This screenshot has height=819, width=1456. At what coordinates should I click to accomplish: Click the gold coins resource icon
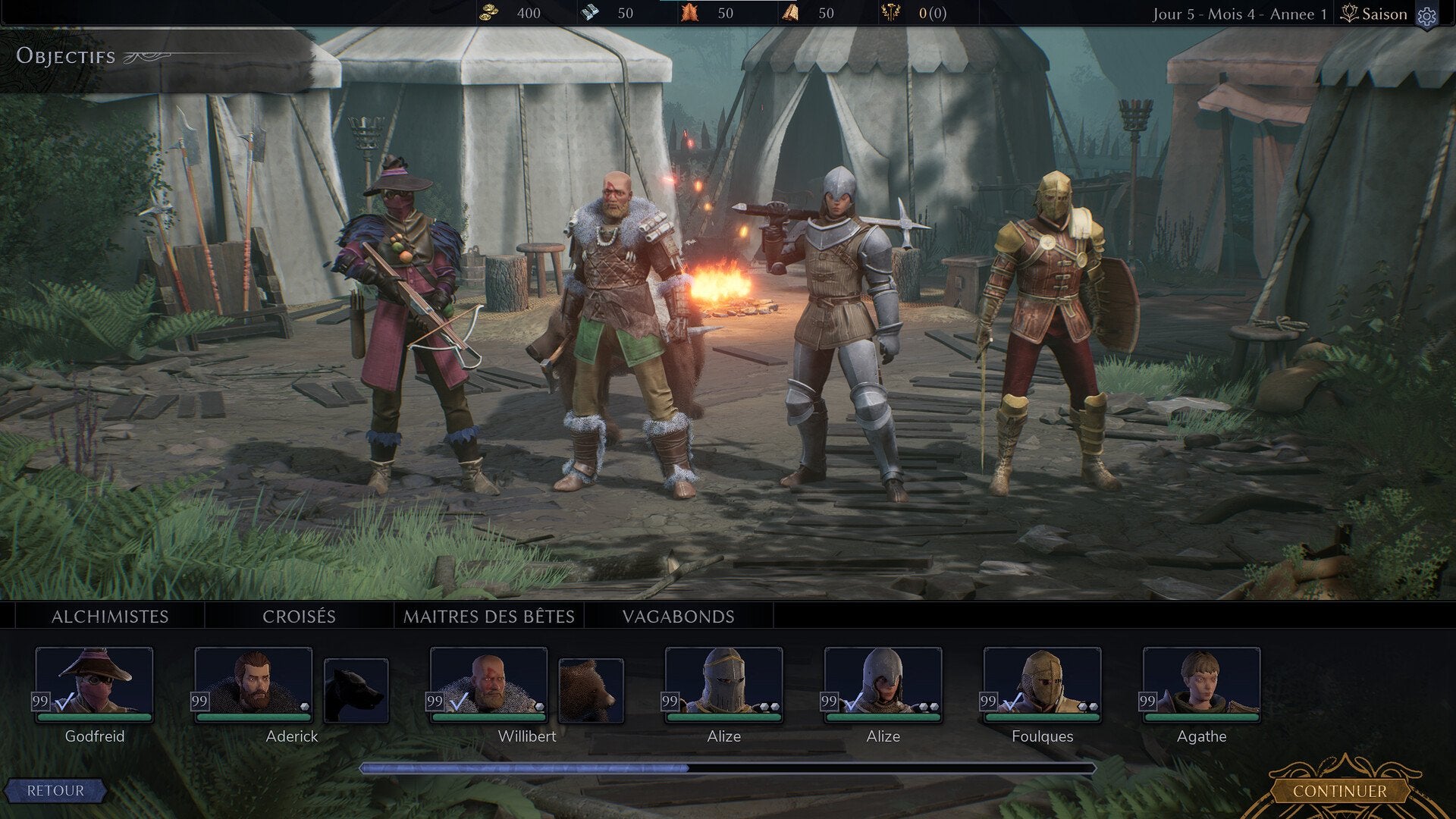(x=490, y=13)
